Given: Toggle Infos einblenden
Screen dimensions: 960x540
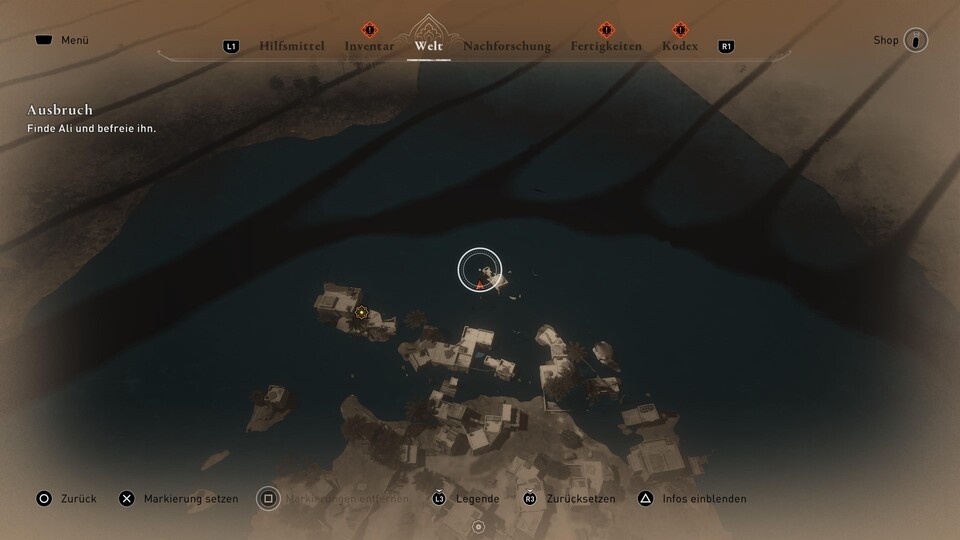Looking at the screenshot, I should coord(693,498).
